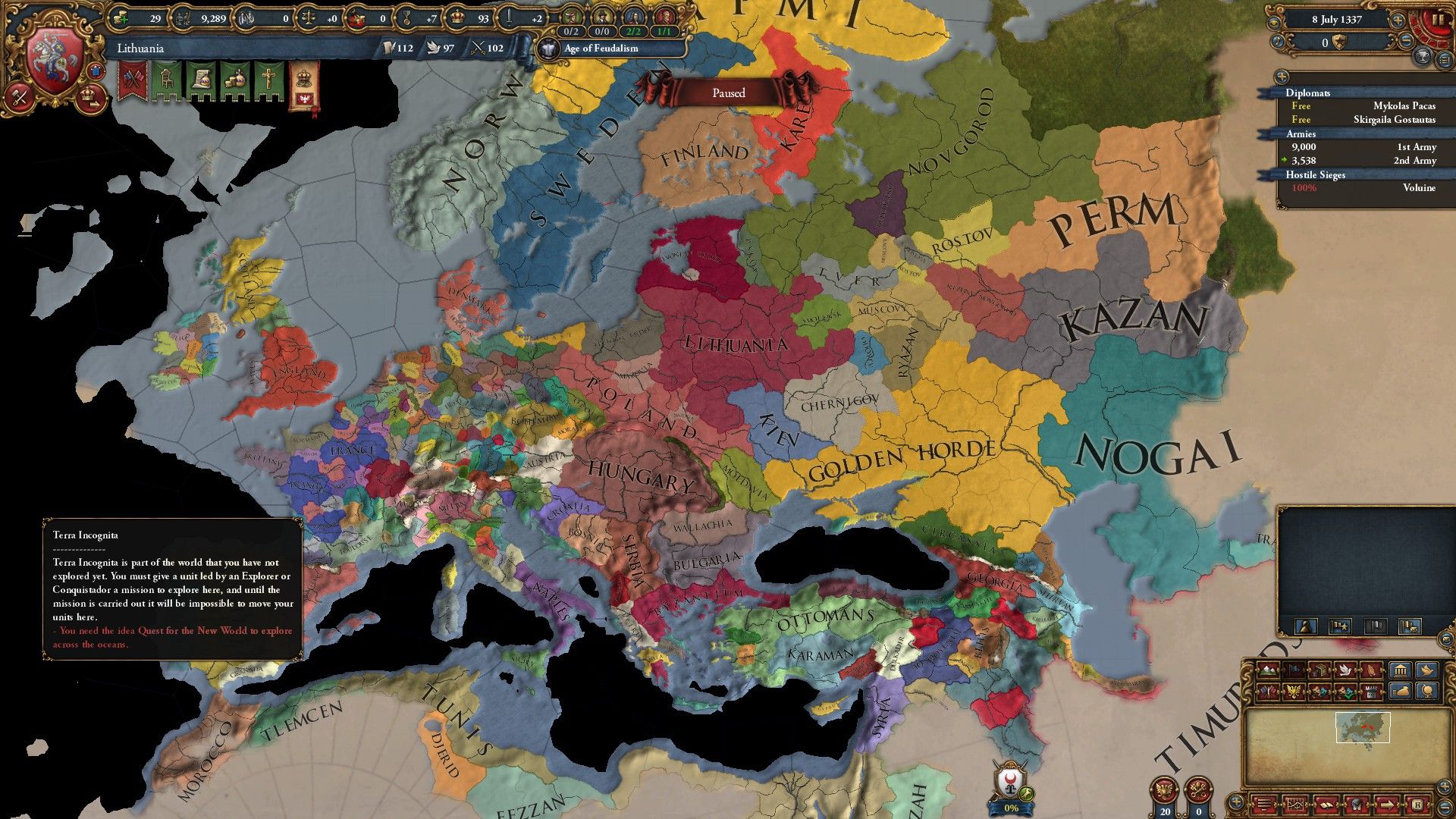Open the religious mapmode with the dove icon
The image size is (1456, 819).
click(x=1345, y=670)
